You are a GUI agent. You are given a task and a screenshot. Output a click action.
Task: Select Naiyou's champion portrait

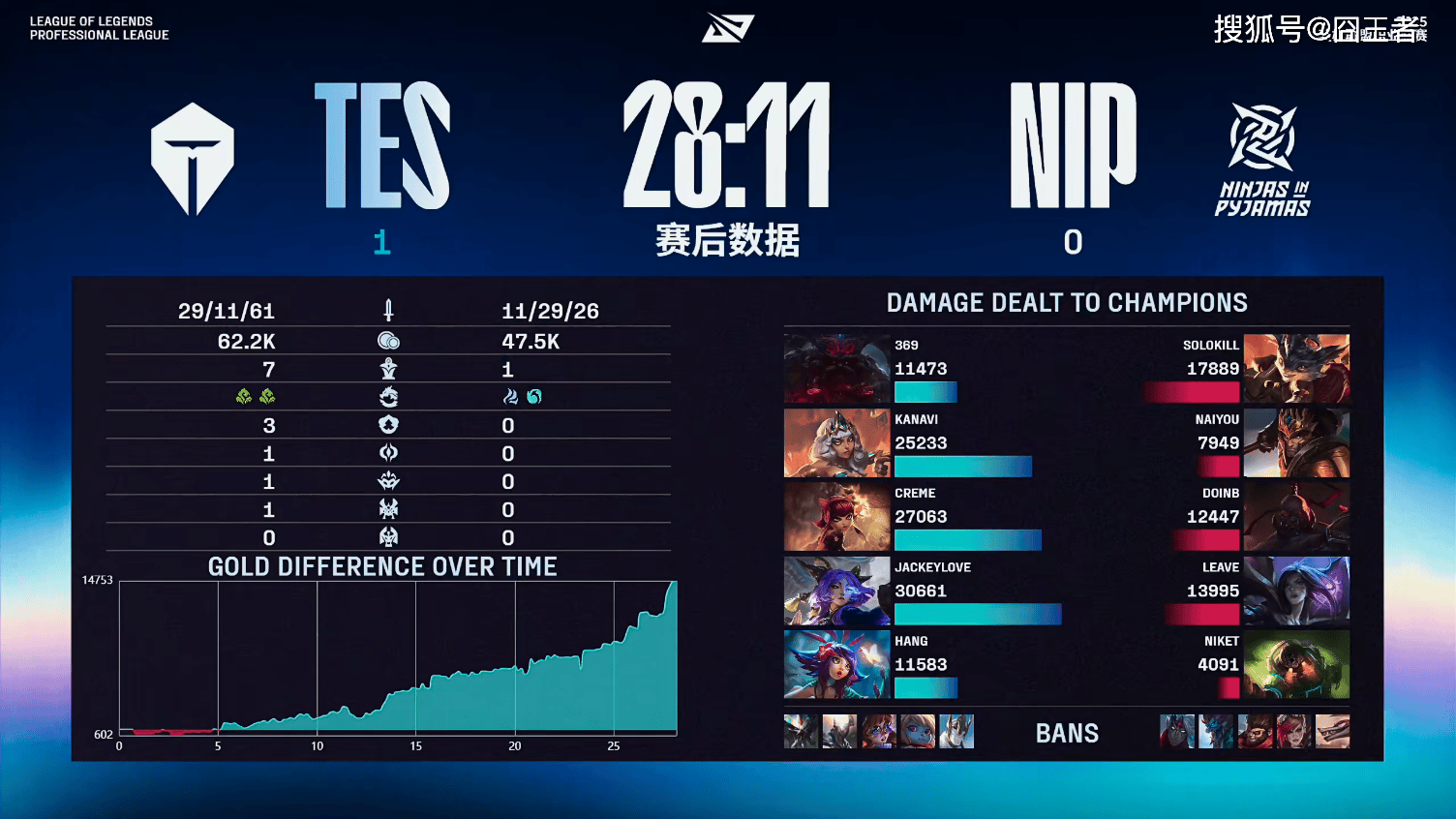coord(1296,443)
